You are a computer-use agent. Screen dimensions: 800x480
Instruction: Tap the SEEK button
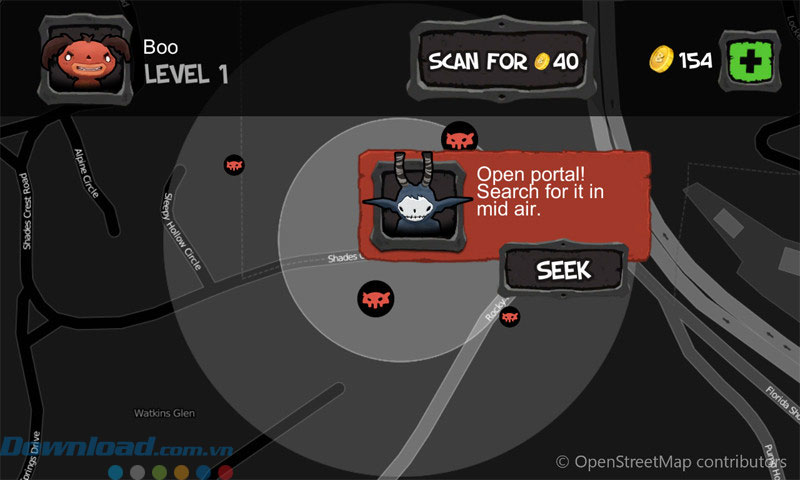click(564, 270)
